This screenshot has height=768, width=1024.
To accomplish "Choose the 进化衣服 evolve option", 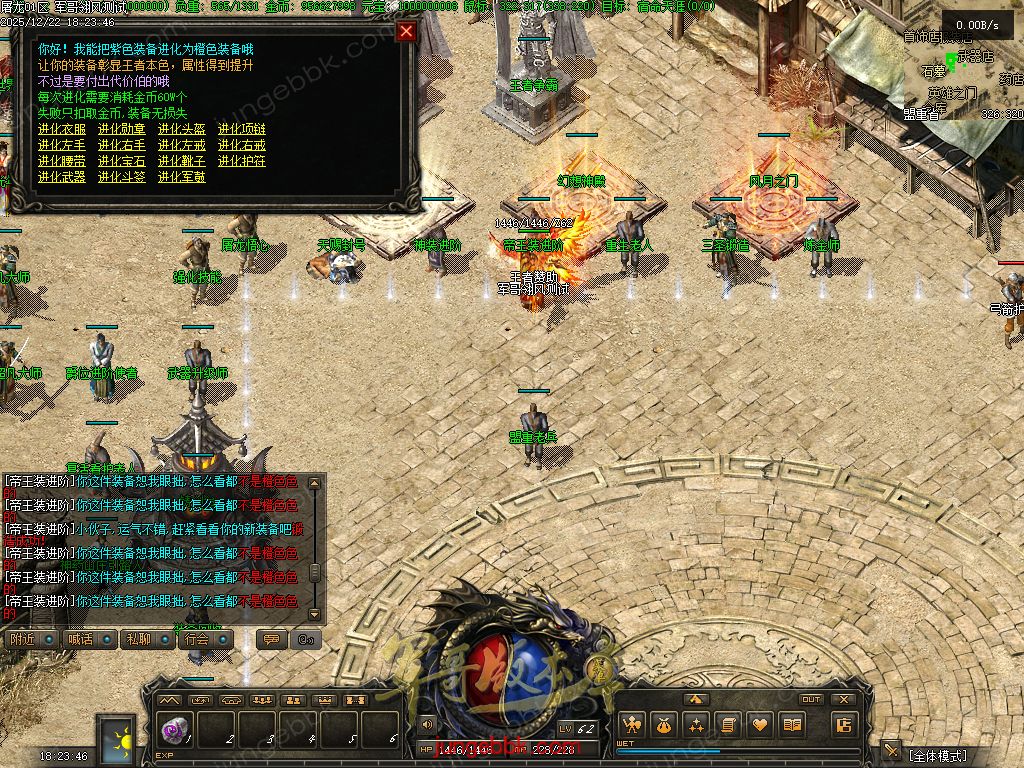I will tap(62, 129).
